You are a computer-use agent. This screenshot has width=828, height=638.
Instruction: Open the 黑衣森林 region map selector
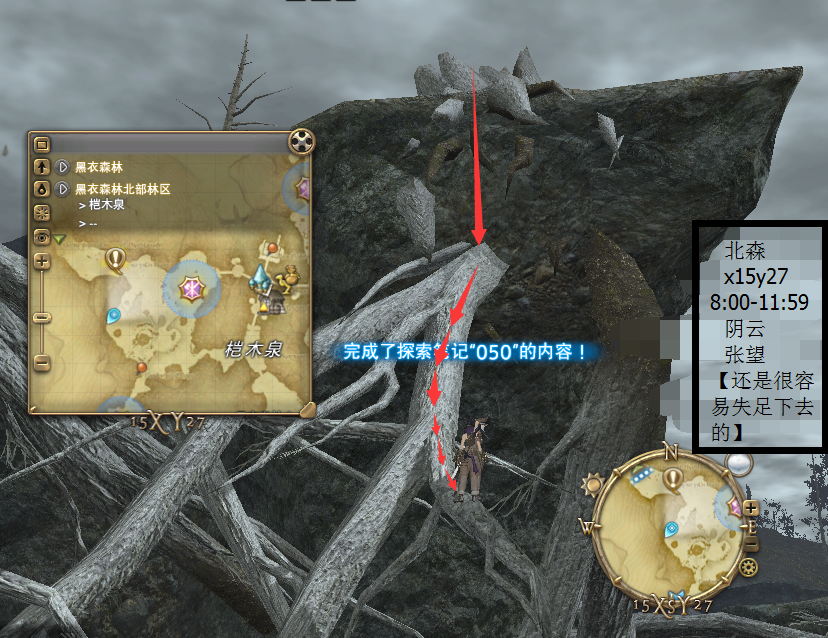(x=62, y=167)
